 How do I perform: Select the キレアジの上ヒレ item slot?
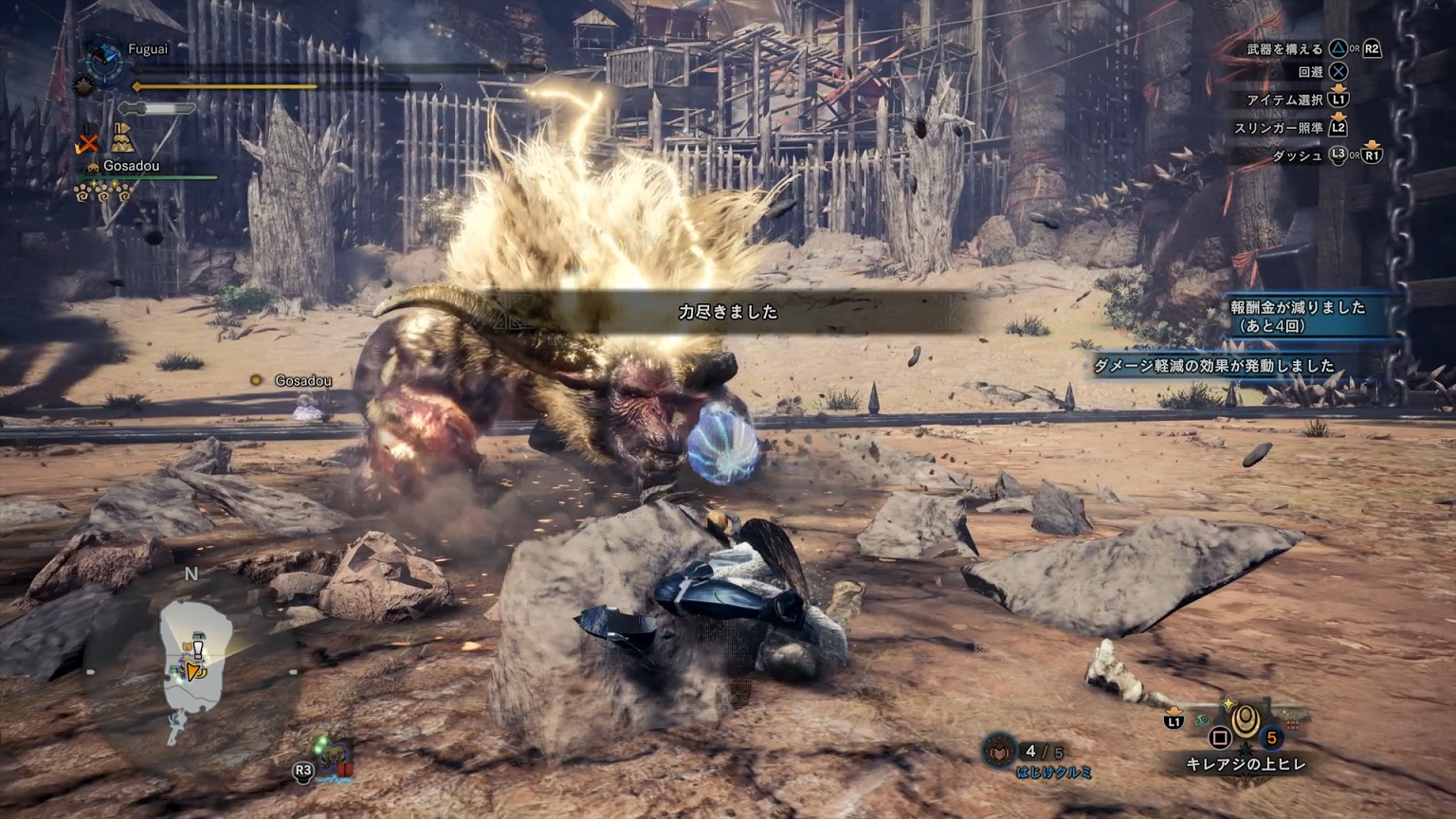1246,724
